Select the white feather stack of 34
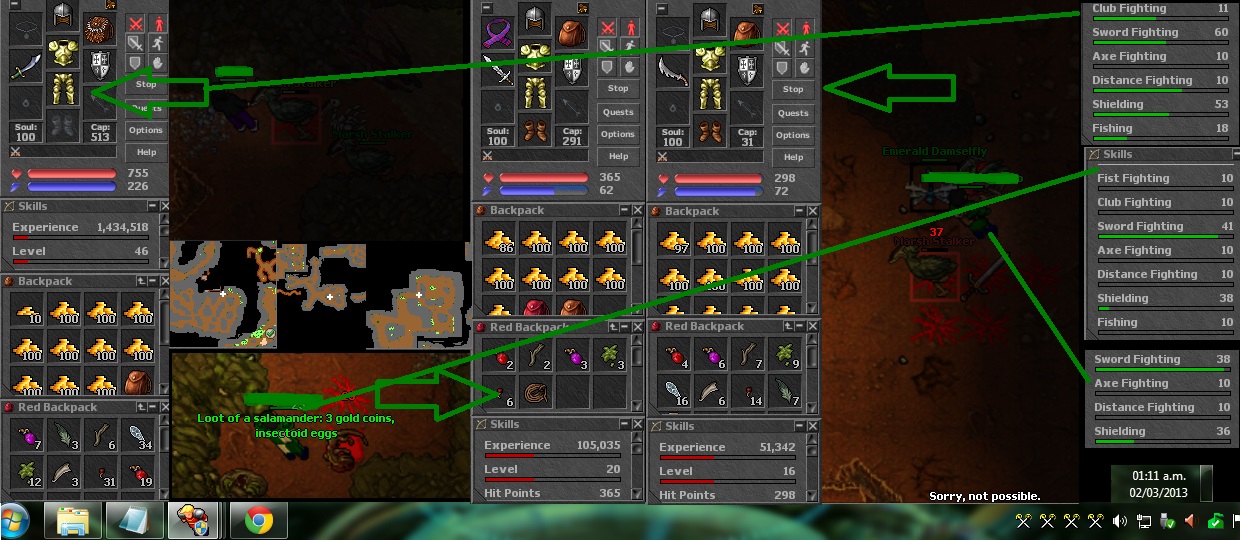1240x540 pixels. 140,436
